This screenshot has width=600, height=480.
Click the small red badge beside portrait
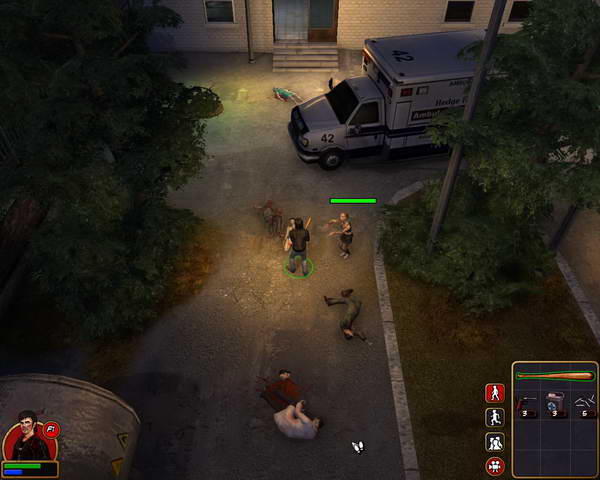52,429
